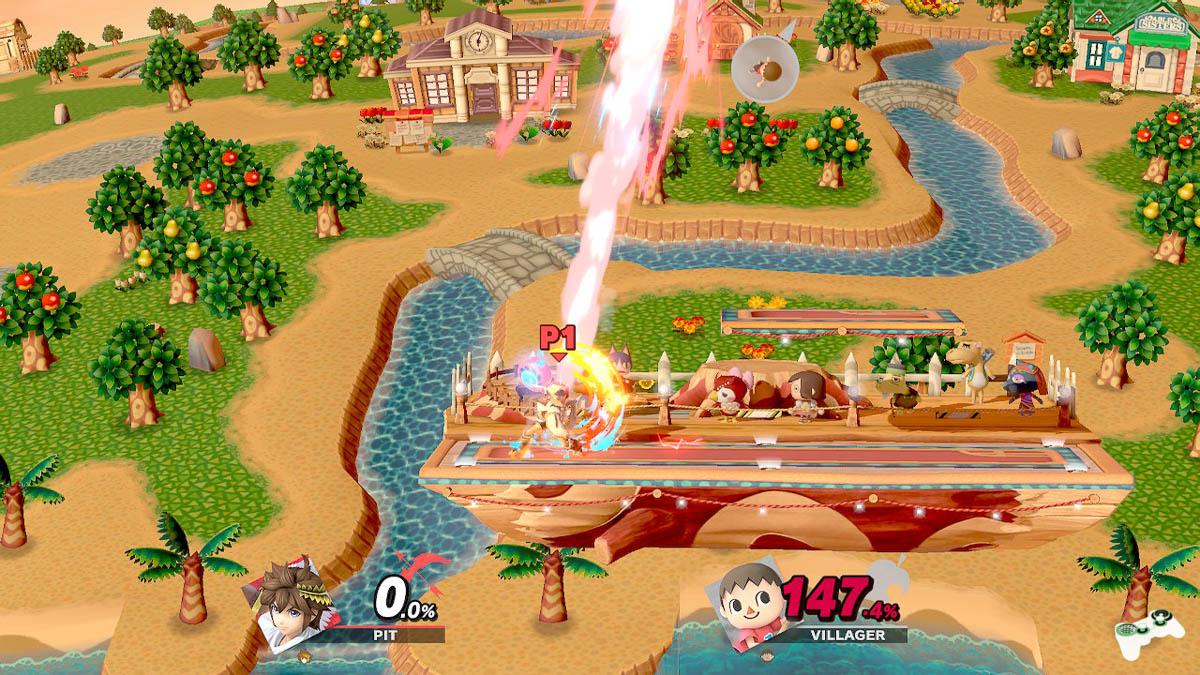Select the red P1 player marker
1200x675 pixels.
[x=557, y=338]
